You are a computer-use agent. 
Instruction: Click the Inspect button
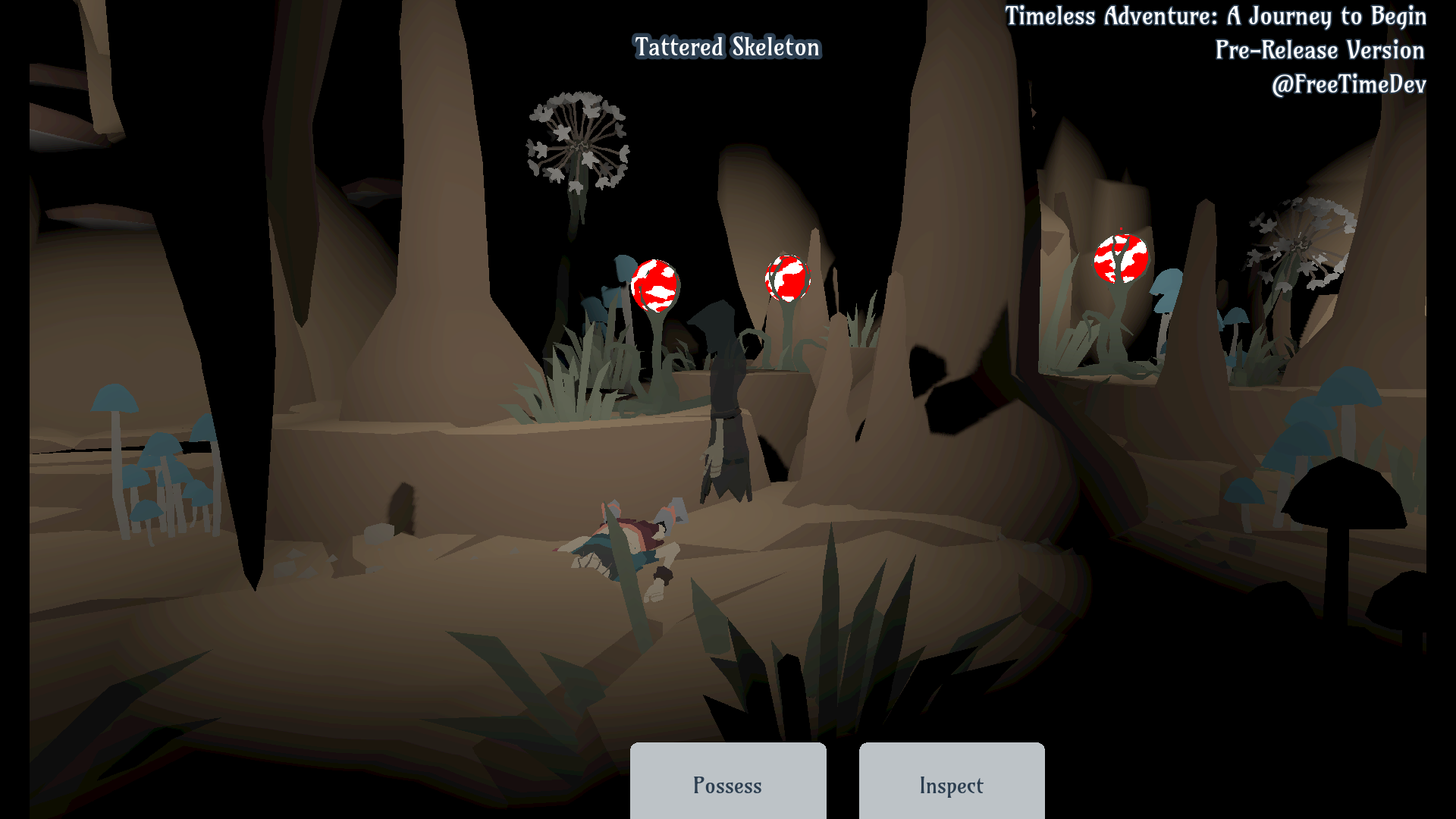pos(951,783)
